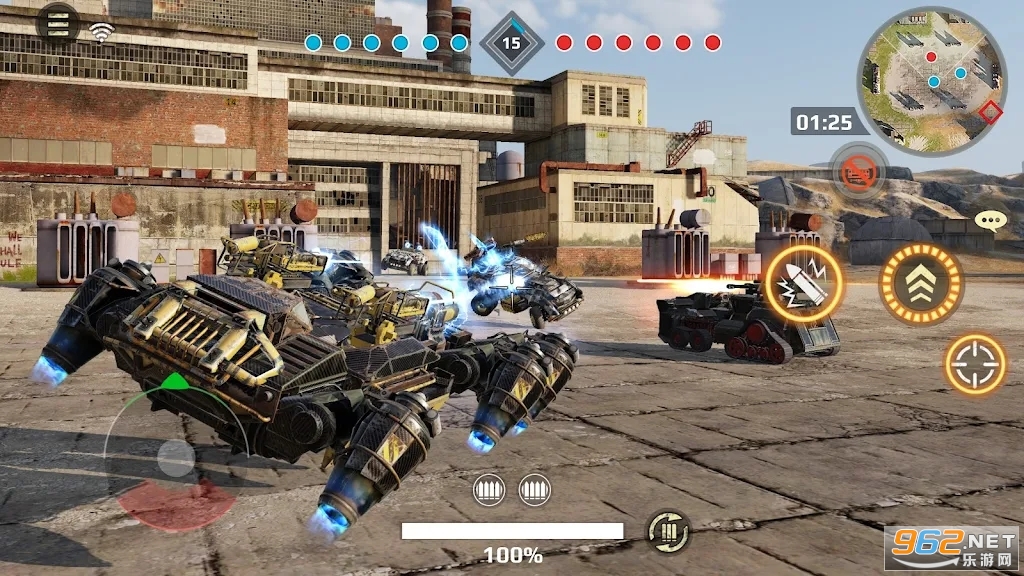Tap the reload ammo button
This screenshot has width=1024, height=576.
(x=667, y=530)
